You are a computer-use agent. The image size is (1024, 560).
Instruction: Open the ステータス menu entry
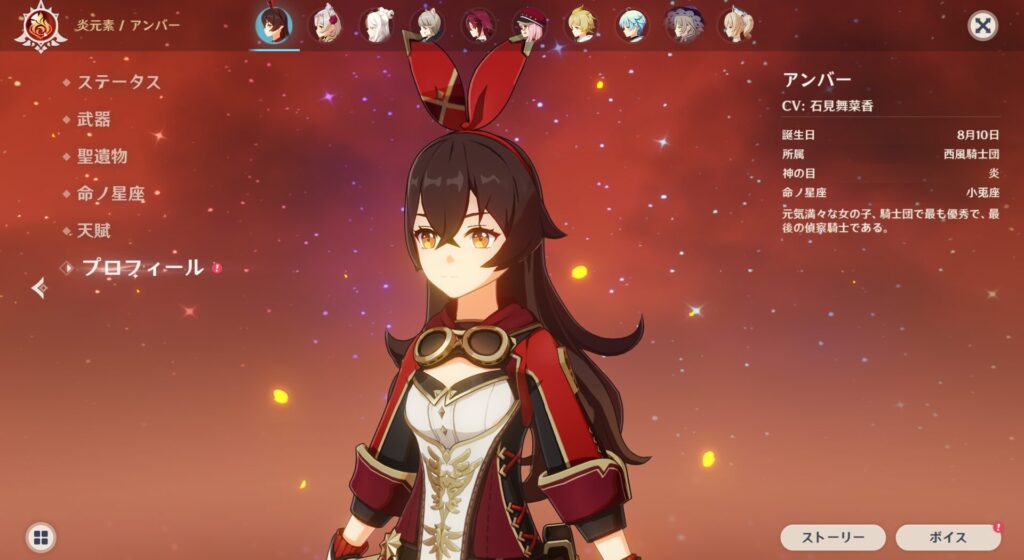pos(119,82)
